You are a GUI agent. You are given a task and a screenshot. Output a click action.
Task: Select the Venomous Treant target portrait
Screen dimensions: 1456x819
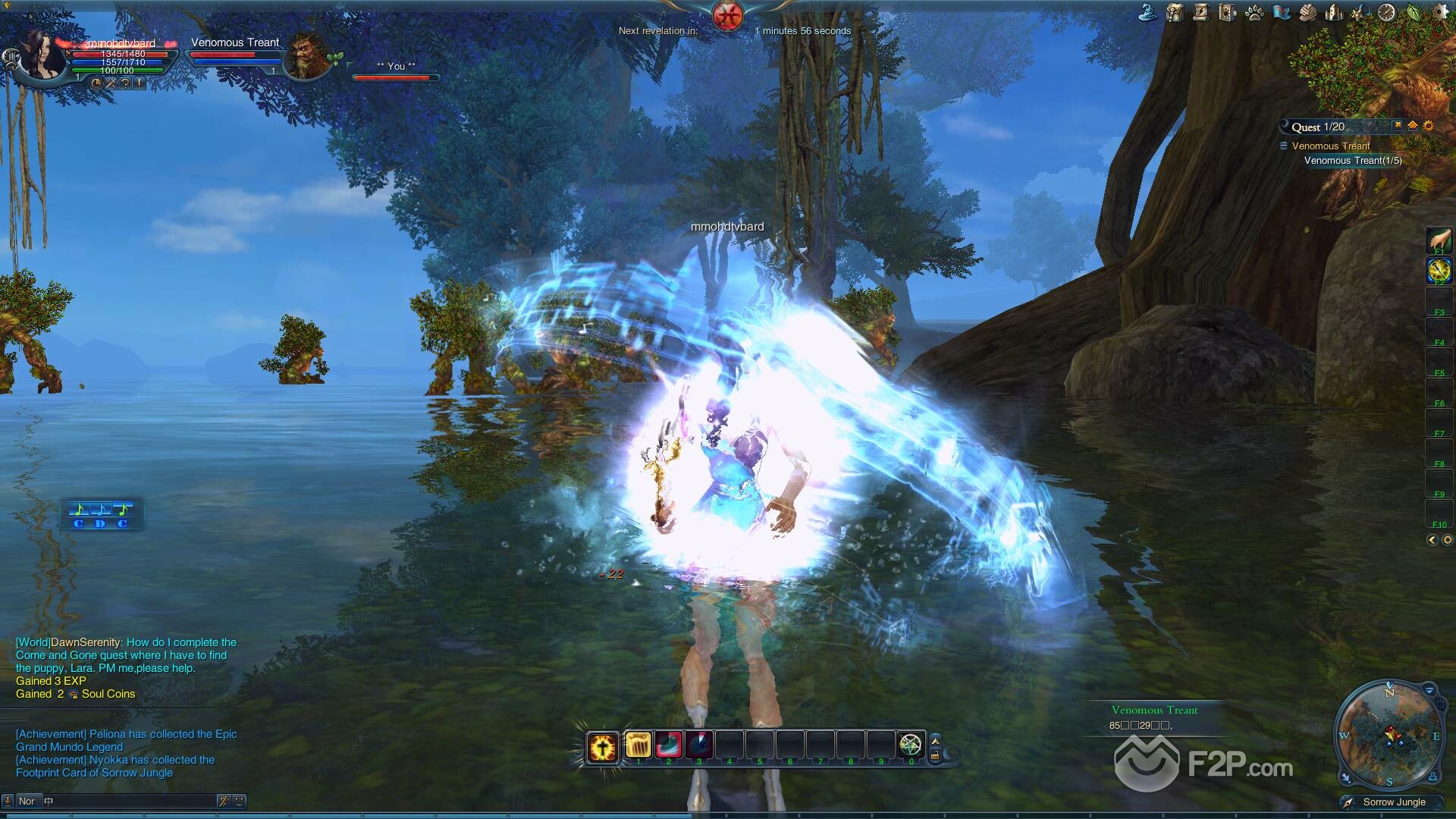306,55
